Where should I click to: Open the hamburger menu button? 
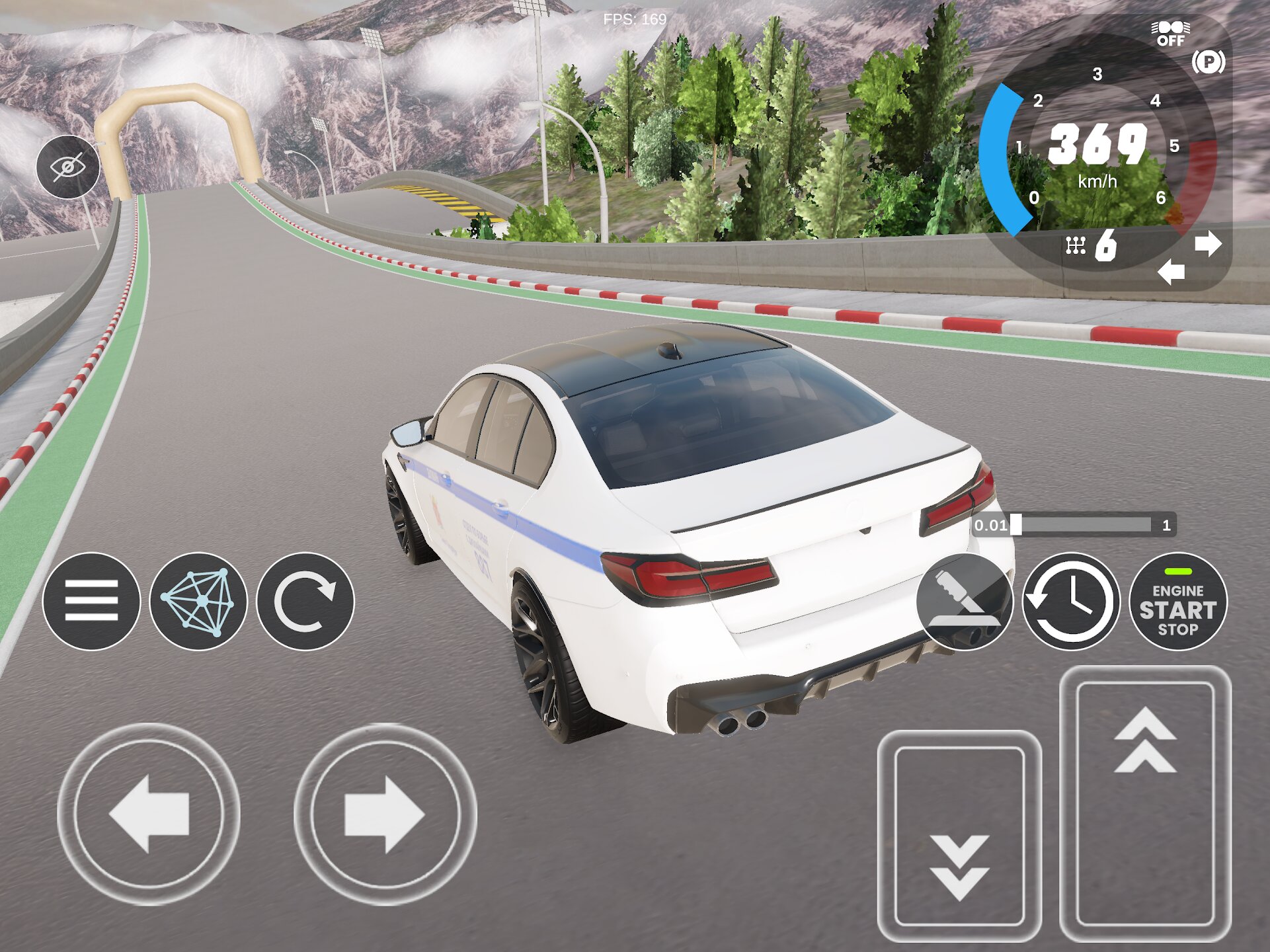coord(91,601)
